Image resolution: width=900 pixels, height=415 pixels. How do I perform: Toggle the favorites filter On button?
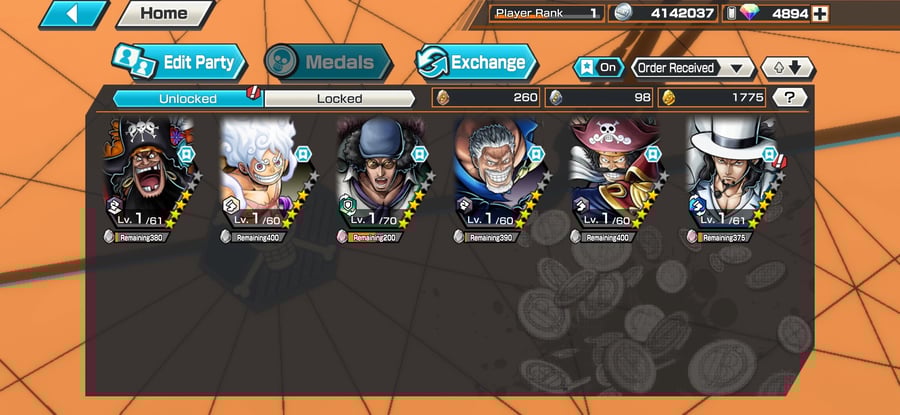click(x=596, y=68)
